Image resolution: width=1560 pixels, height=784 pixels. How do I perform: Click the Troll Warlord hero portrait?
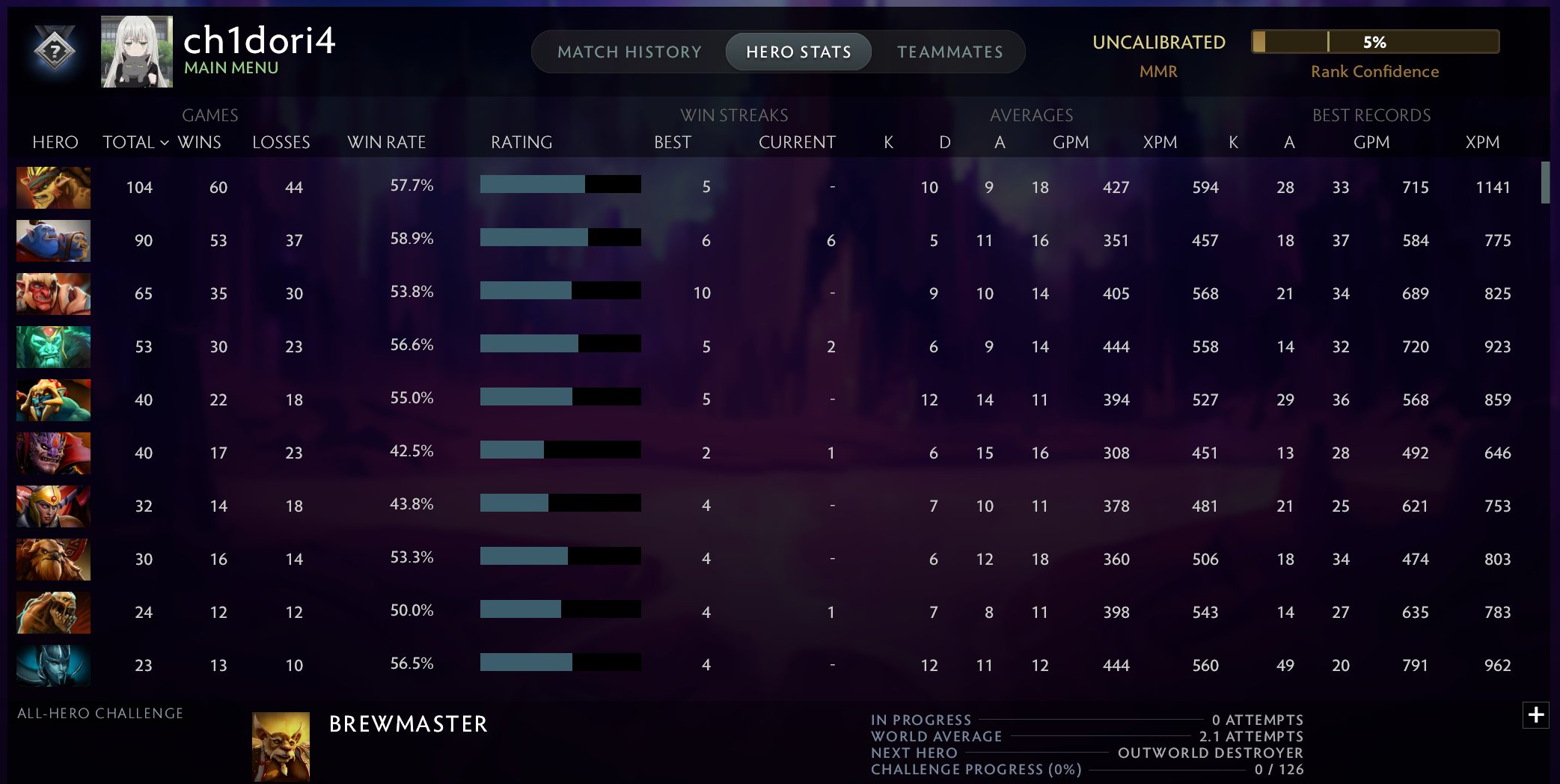click(x=52, y=294)
